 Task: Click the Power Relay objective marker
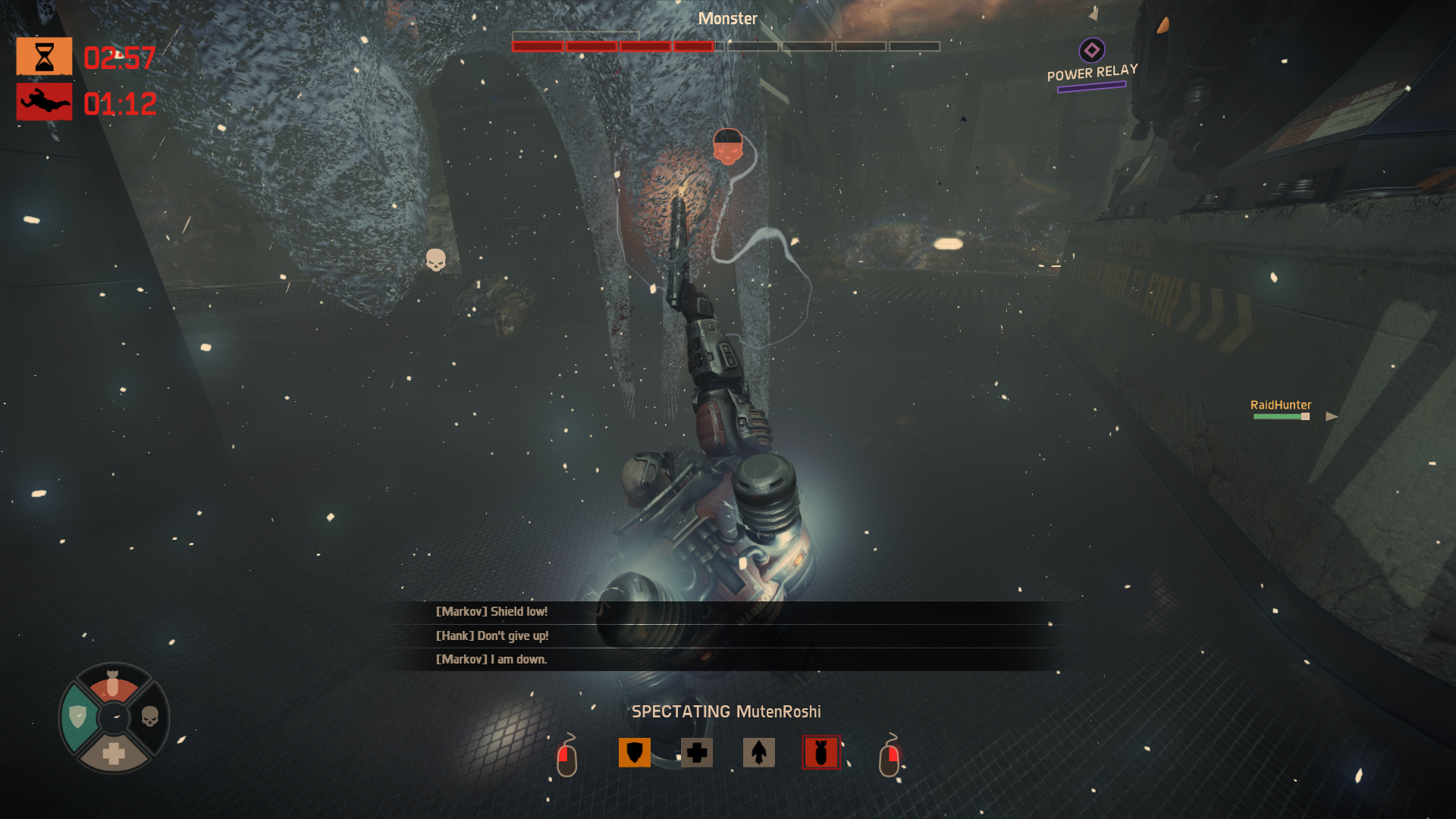[1091, 51]
